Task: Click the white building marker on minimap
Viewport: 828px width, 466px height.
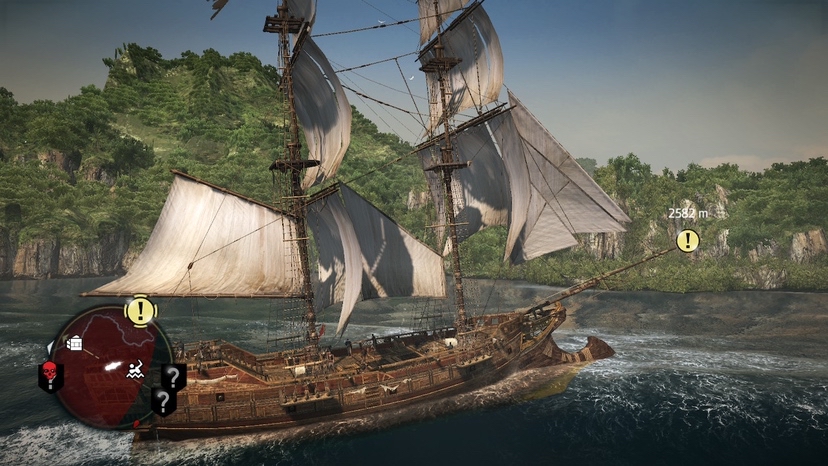Action: pyautogui.click(x=74, y=343)
